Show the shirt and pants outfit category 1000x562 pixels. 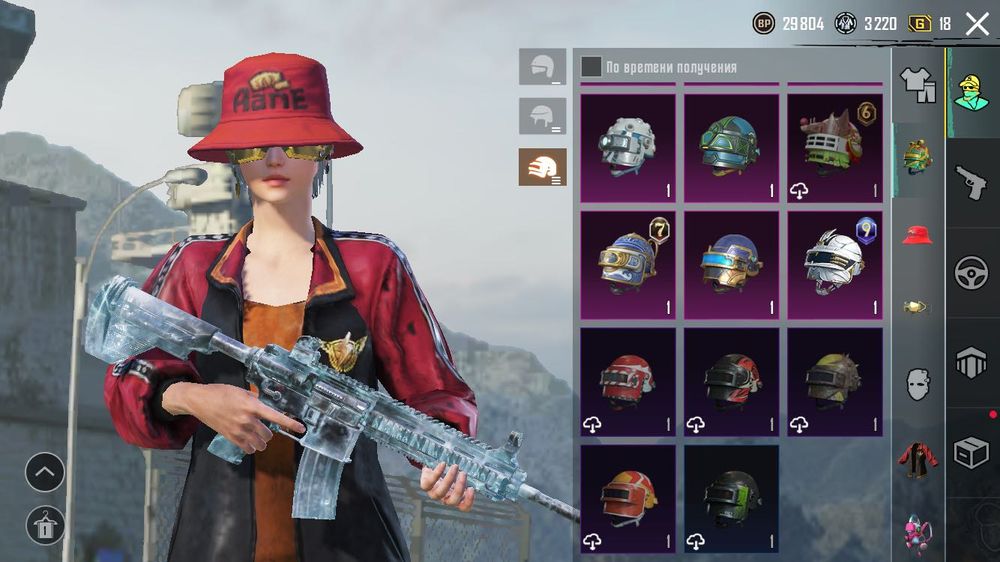coord(917,84)
